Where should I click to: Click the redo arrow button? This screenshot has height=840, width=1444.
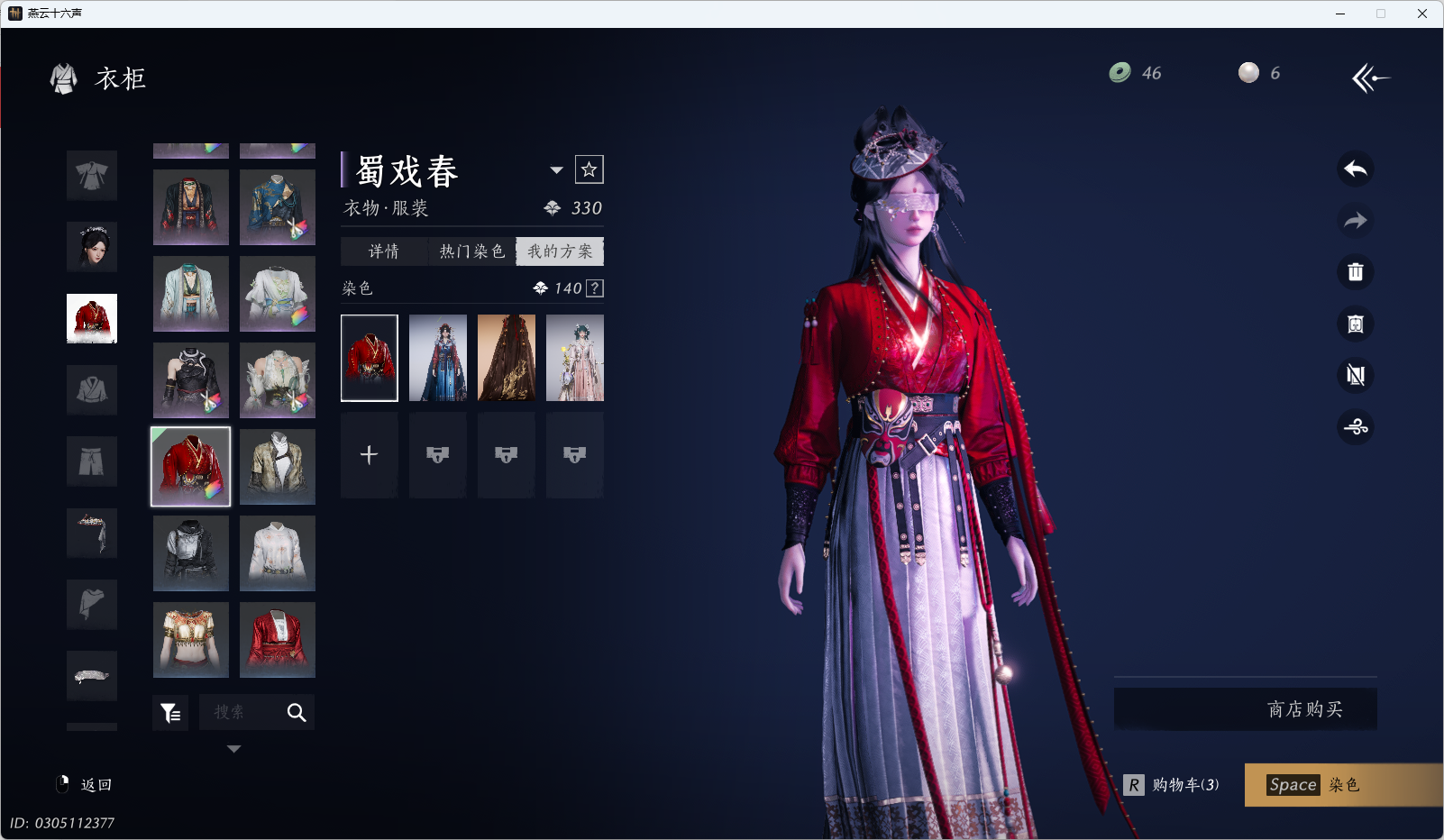click(x=1355, y=221)
